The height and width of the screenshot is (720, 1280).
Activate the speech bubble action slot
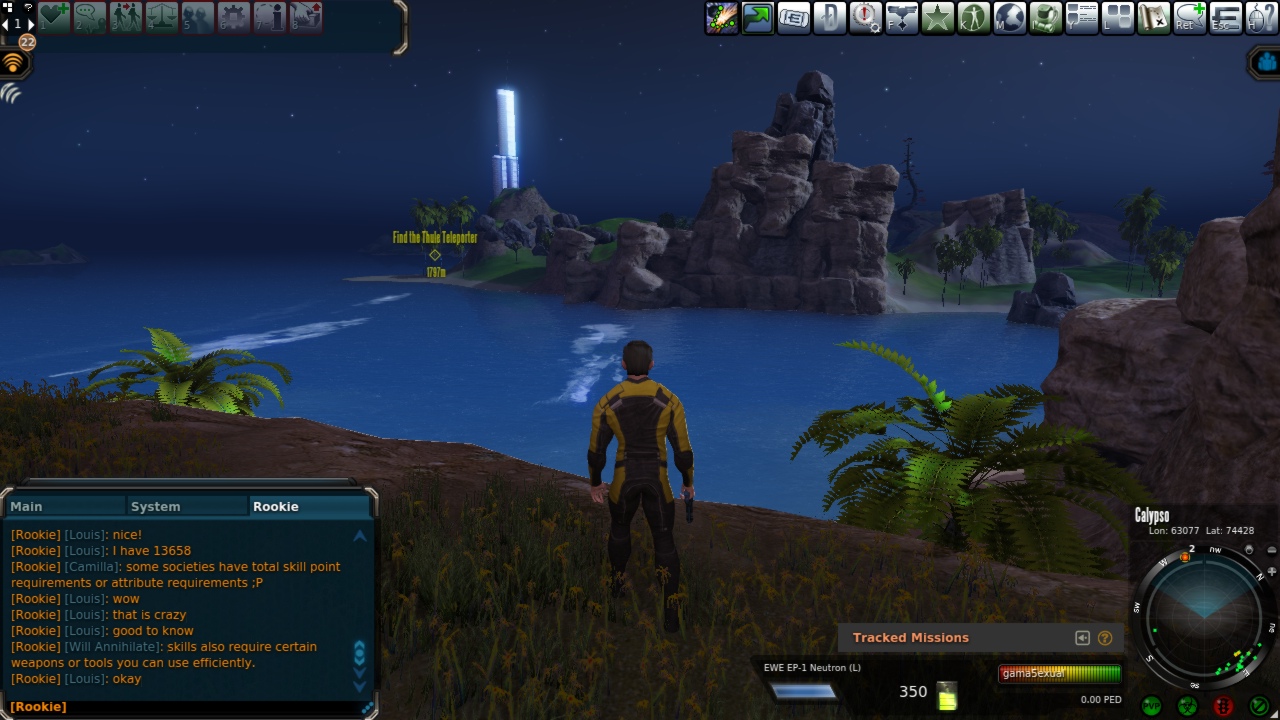pos(89,17)
